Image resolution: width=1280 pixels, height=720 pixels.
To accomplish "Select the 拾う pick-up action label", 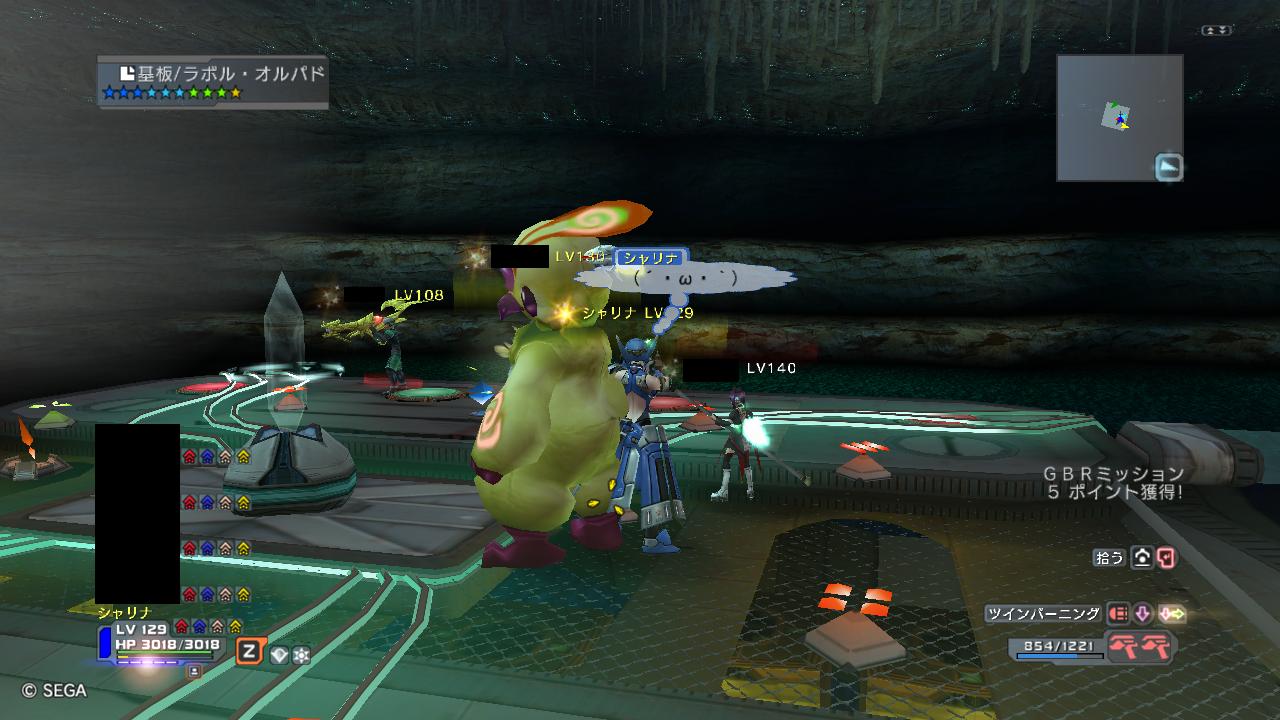I will [1110, 558].
